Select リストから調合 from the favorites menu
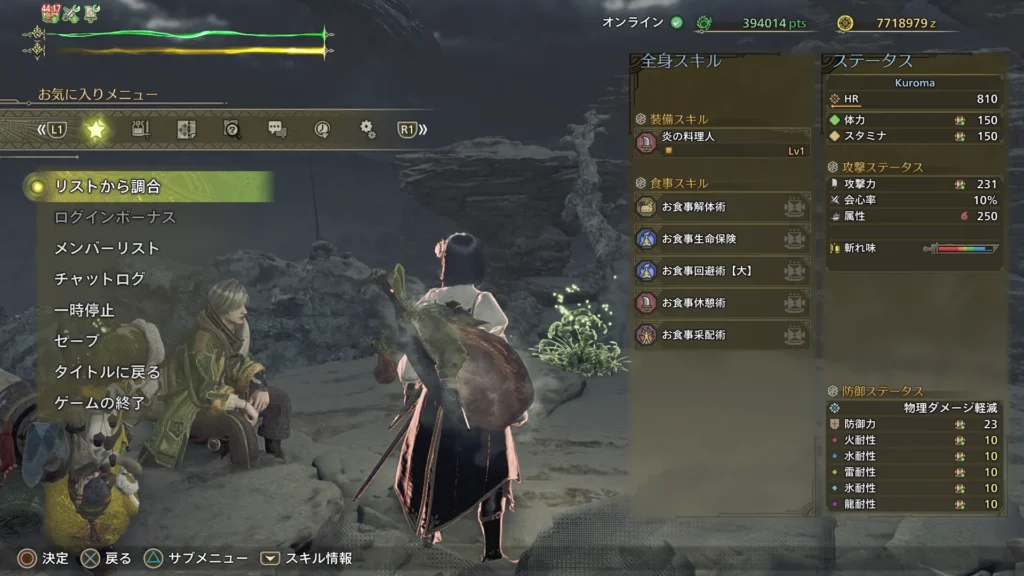Screen dimensions: 1024x576 pyautogui.click(x=108, y=186)
